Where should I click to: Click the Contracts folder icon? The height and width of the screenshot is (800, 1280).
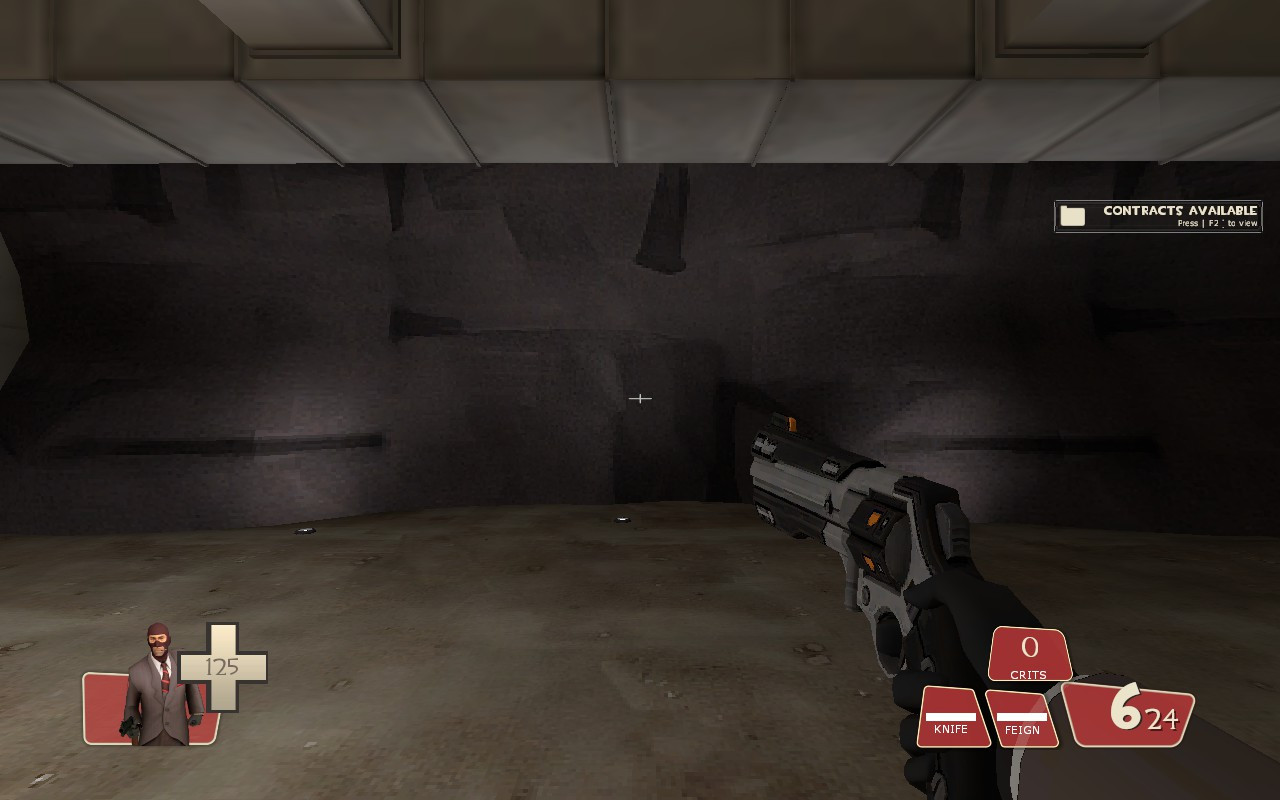[x=1071, y=214]
